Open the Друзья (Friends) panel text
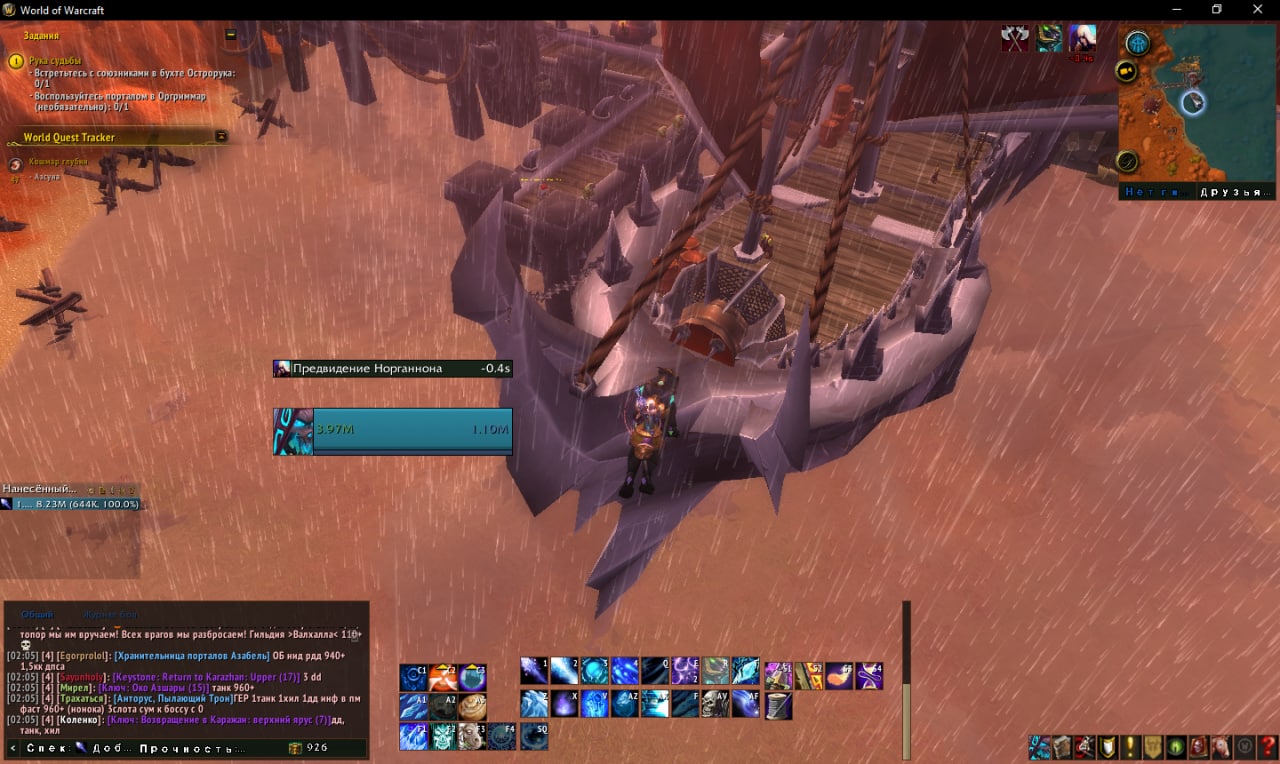Screen dimensions: 1280x764 [x=1237, y=192]
